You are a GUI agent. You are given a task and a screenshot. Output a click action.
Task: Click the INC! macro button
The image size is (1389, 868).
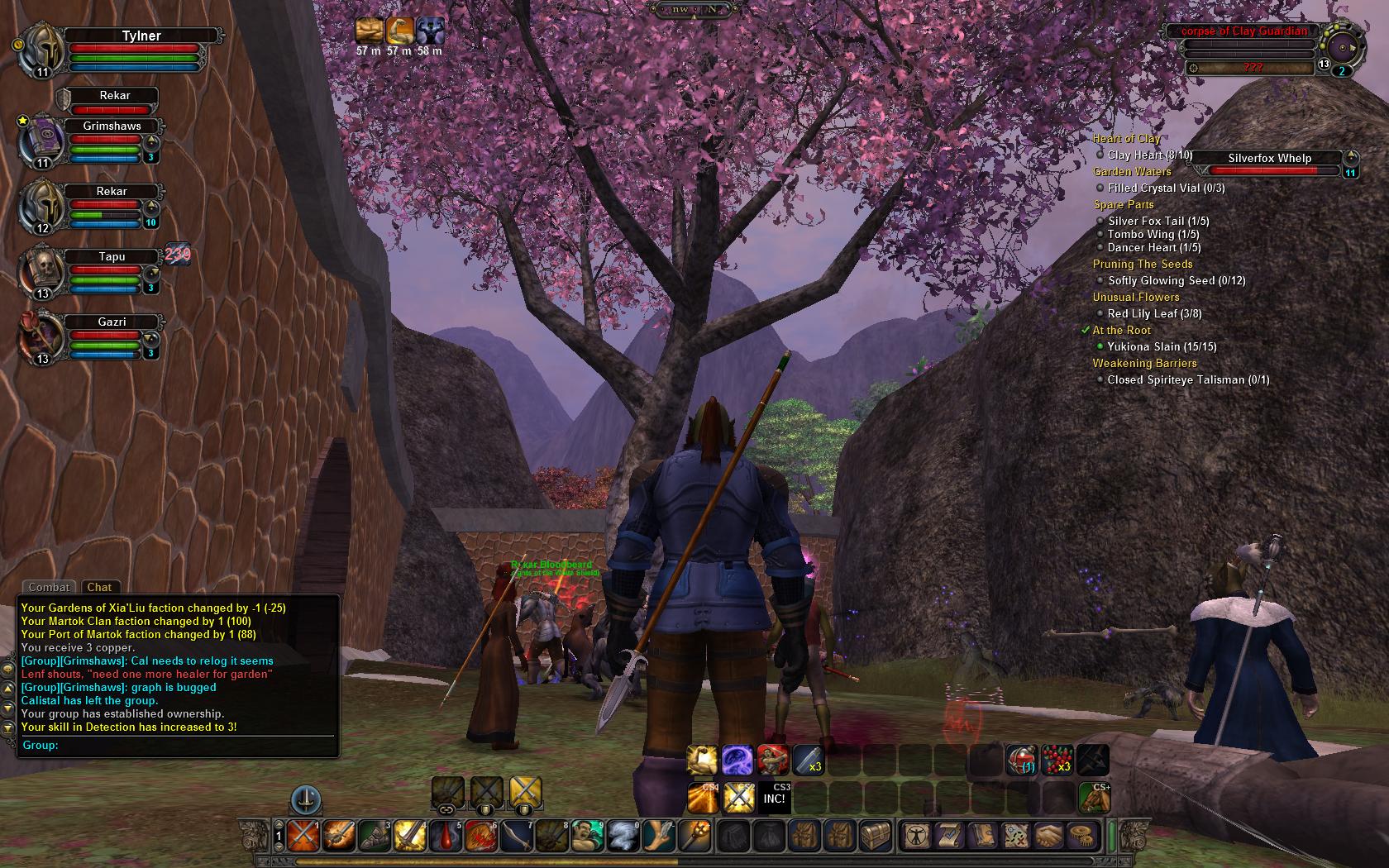(x=774, y=798)
